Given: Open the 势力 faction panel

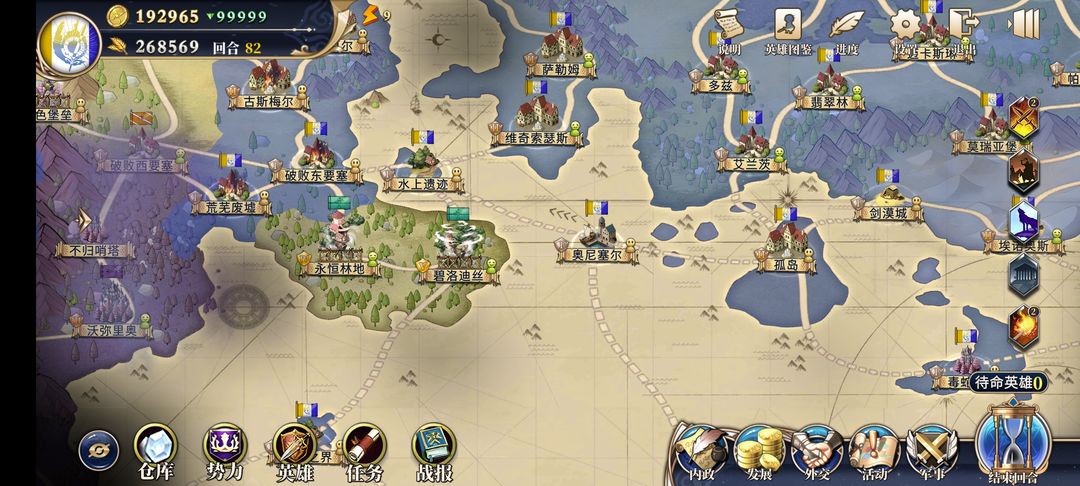Looking at the screenshot, I should click(x=223, y=450).
